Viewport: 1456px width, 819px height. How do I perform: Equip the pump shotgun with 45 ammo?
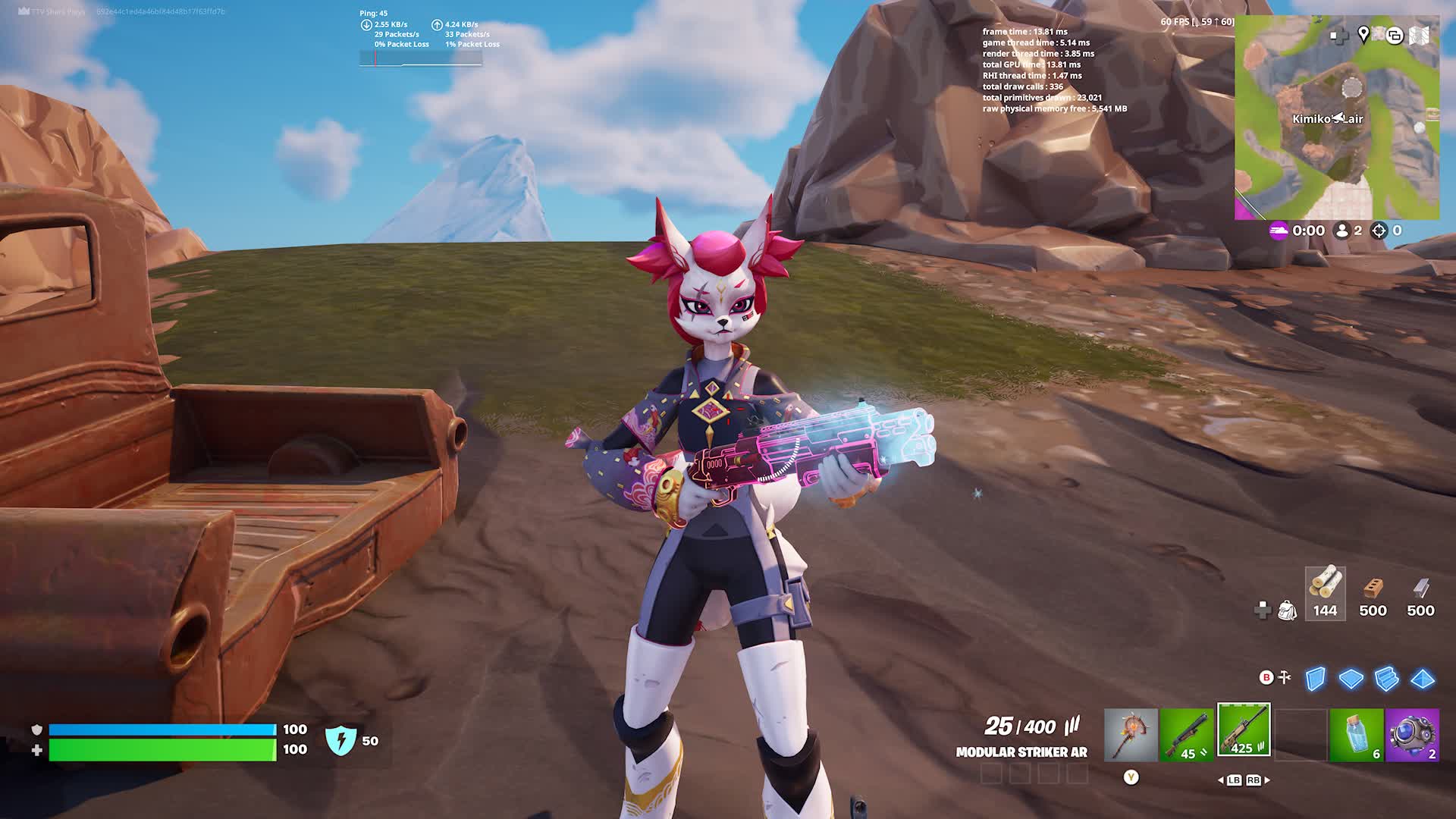pos(1187,734)
